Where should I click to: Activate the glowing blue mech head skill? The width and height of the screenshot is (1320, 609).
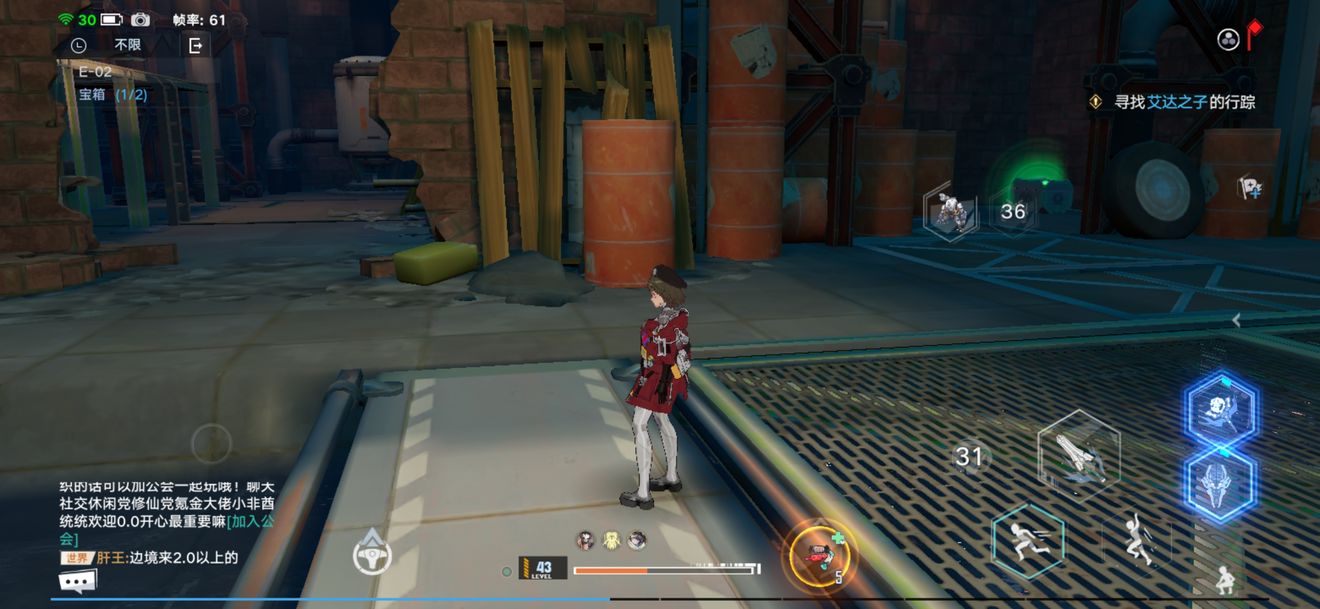[1221, 483]
